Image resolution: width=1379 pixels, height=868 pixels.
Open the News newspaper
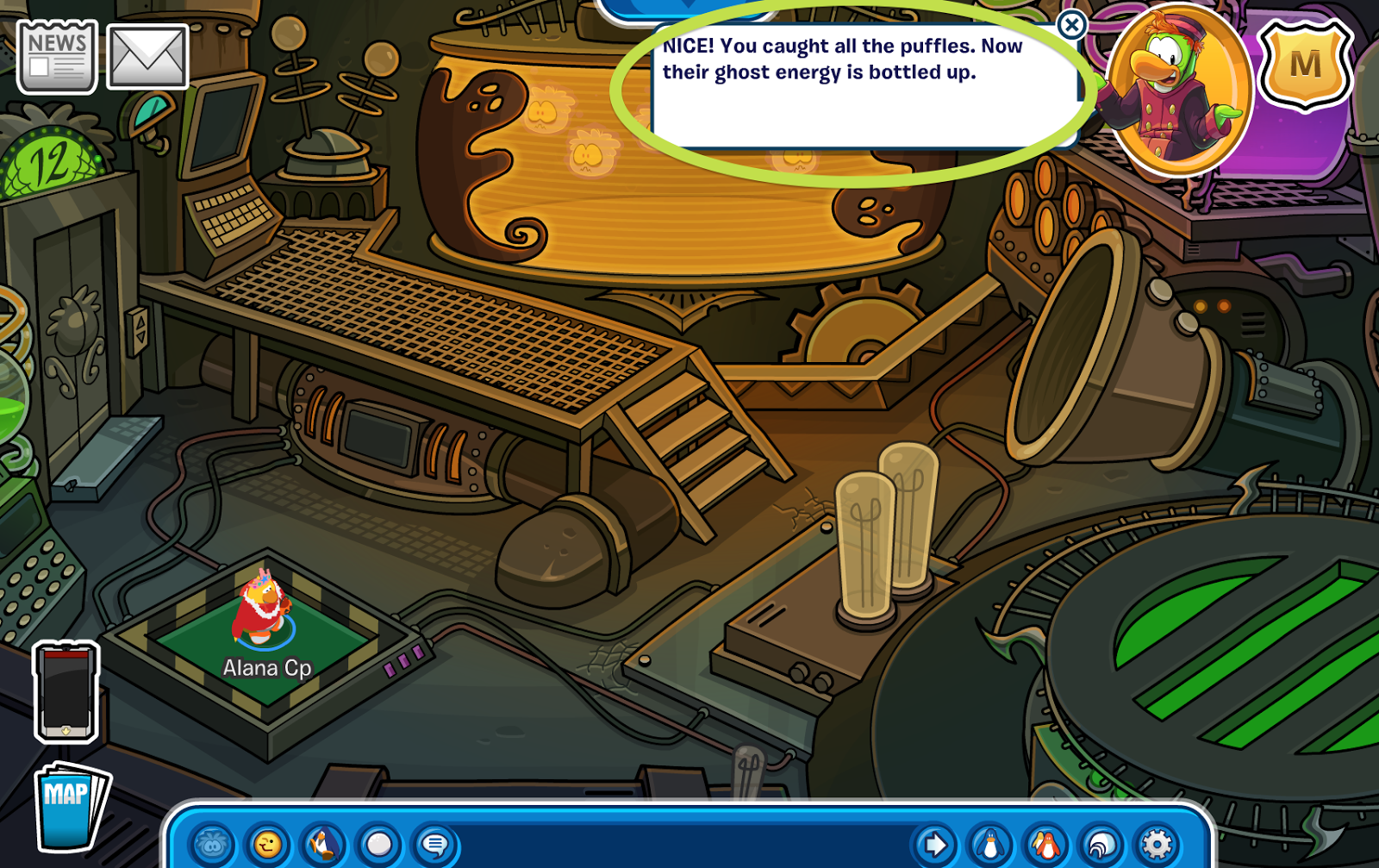(x=55, y=55)
